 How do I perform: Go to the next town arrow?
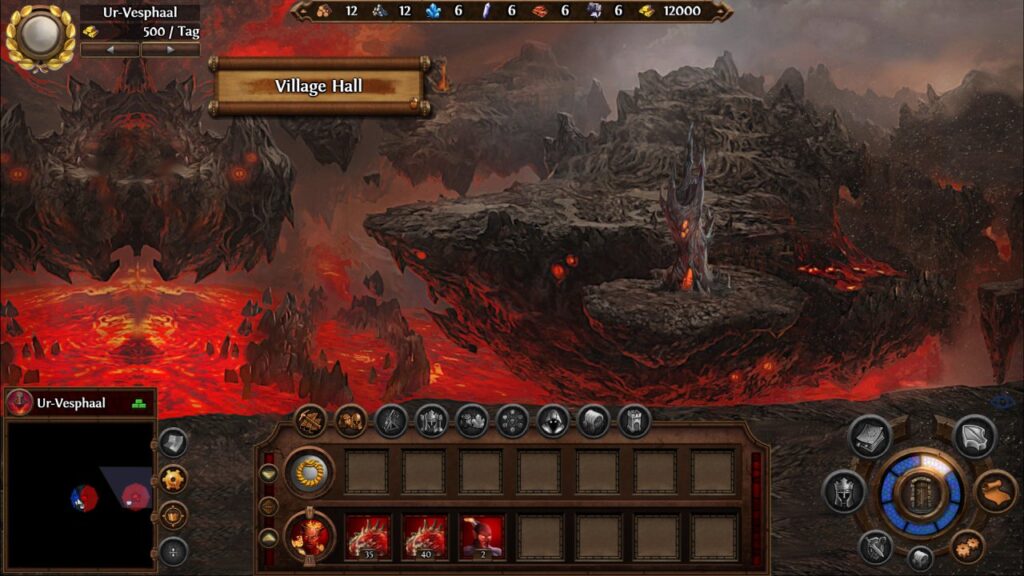click(x=170, y=49)
